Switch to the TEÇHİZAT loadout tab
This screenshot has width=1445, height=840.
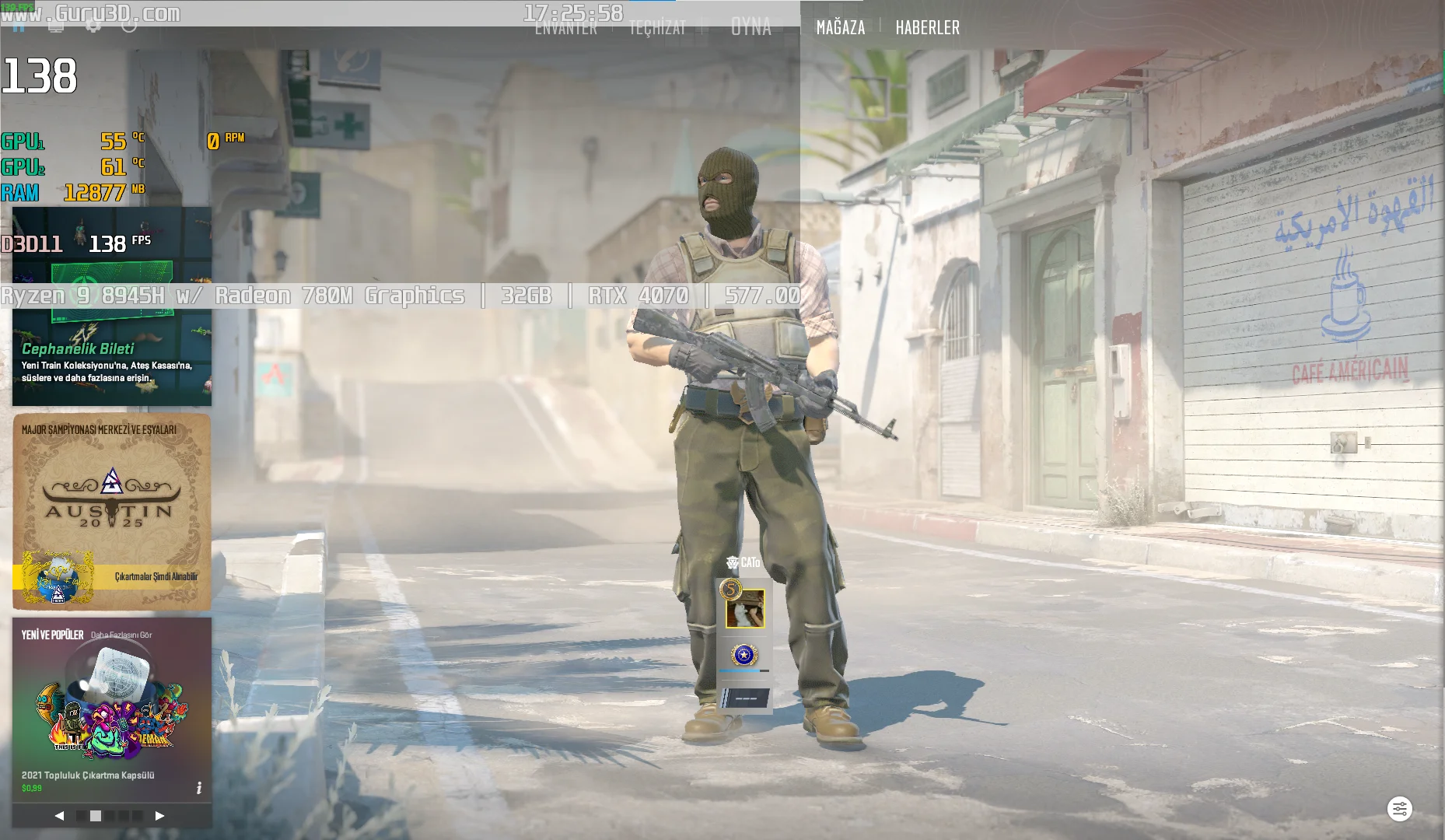coord(657,28)
